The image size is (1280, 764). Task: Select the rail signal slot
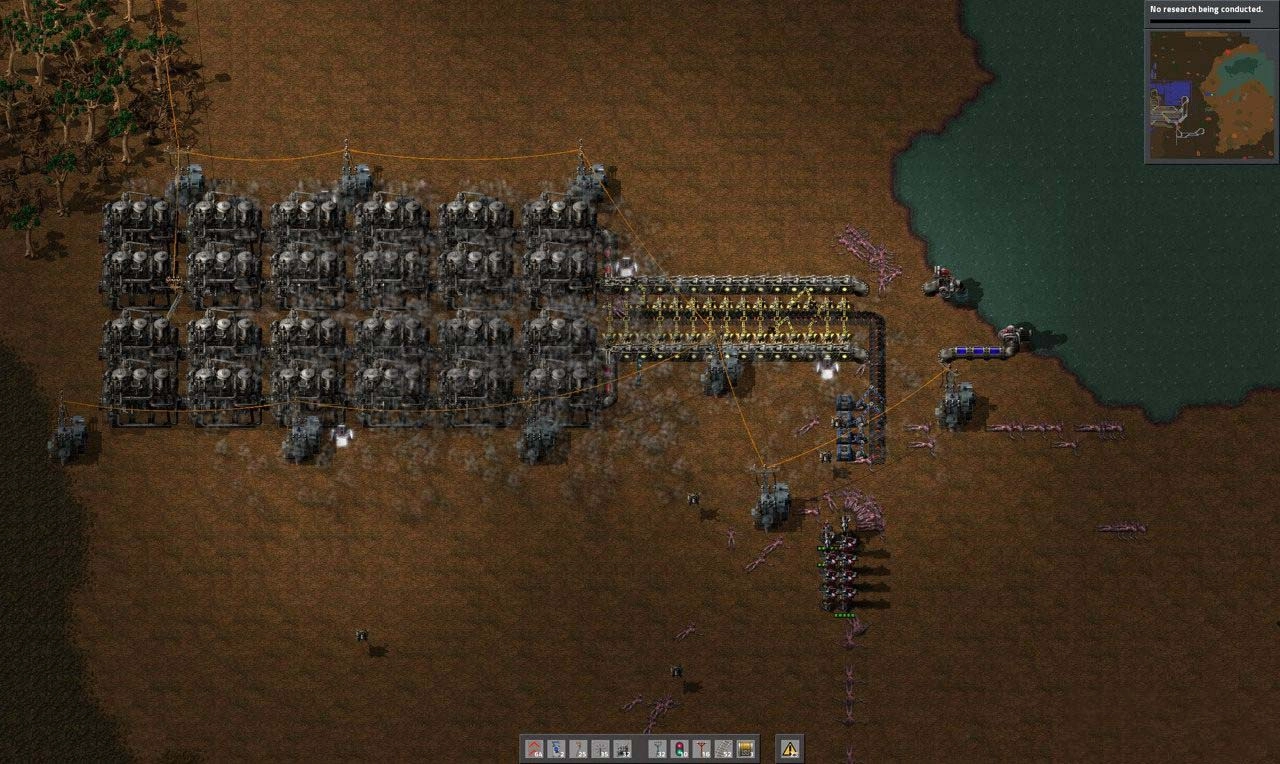click(x=679, y=748)
